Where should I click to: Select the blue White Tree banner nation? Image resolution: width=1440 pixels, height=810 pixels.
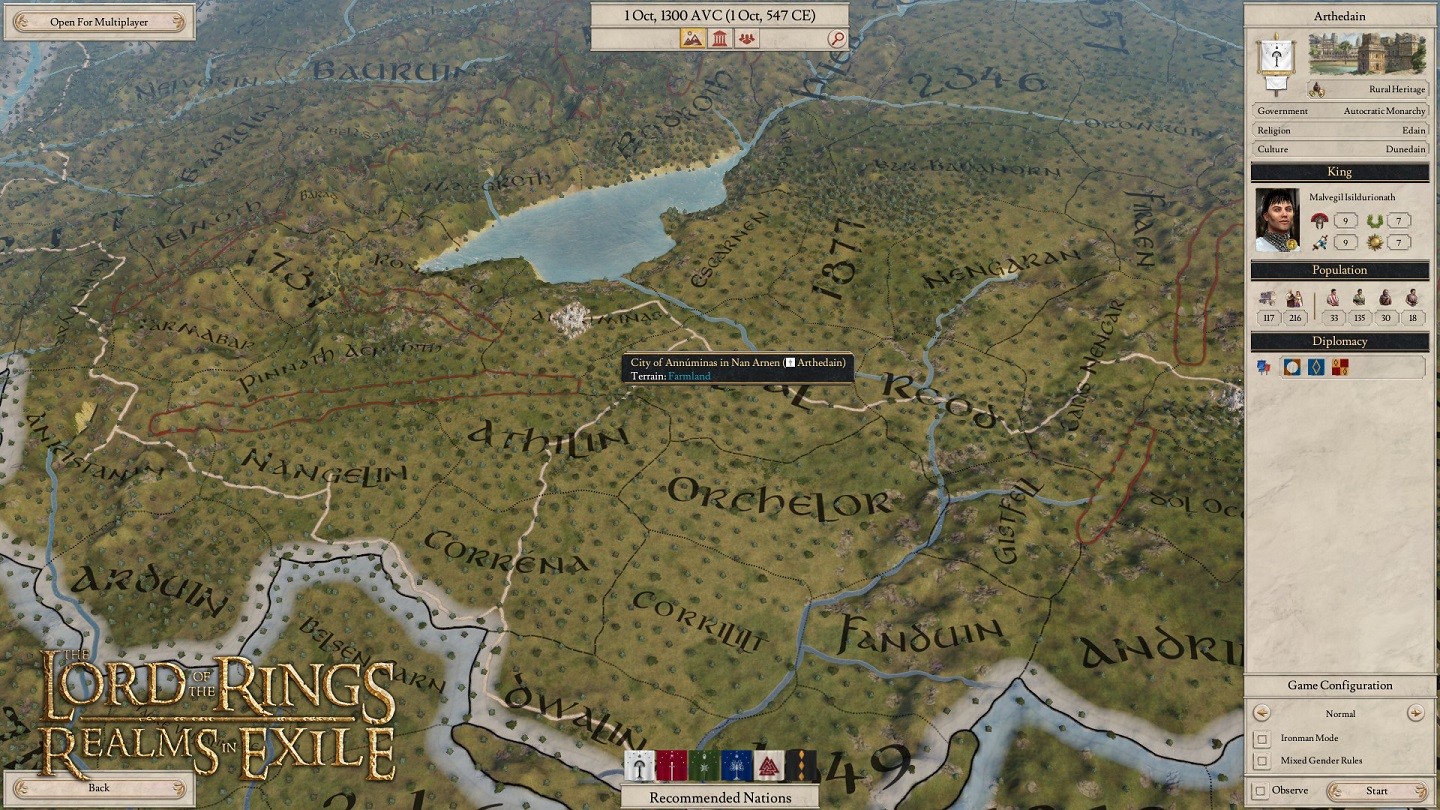pos(737,766)
